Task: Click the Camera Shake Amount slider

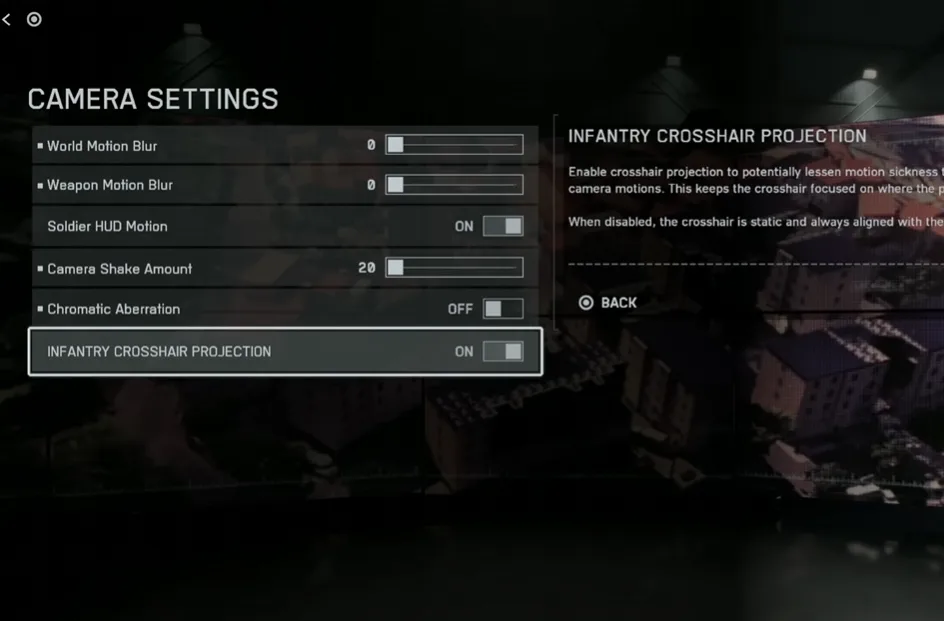Action: pos(454,268)
